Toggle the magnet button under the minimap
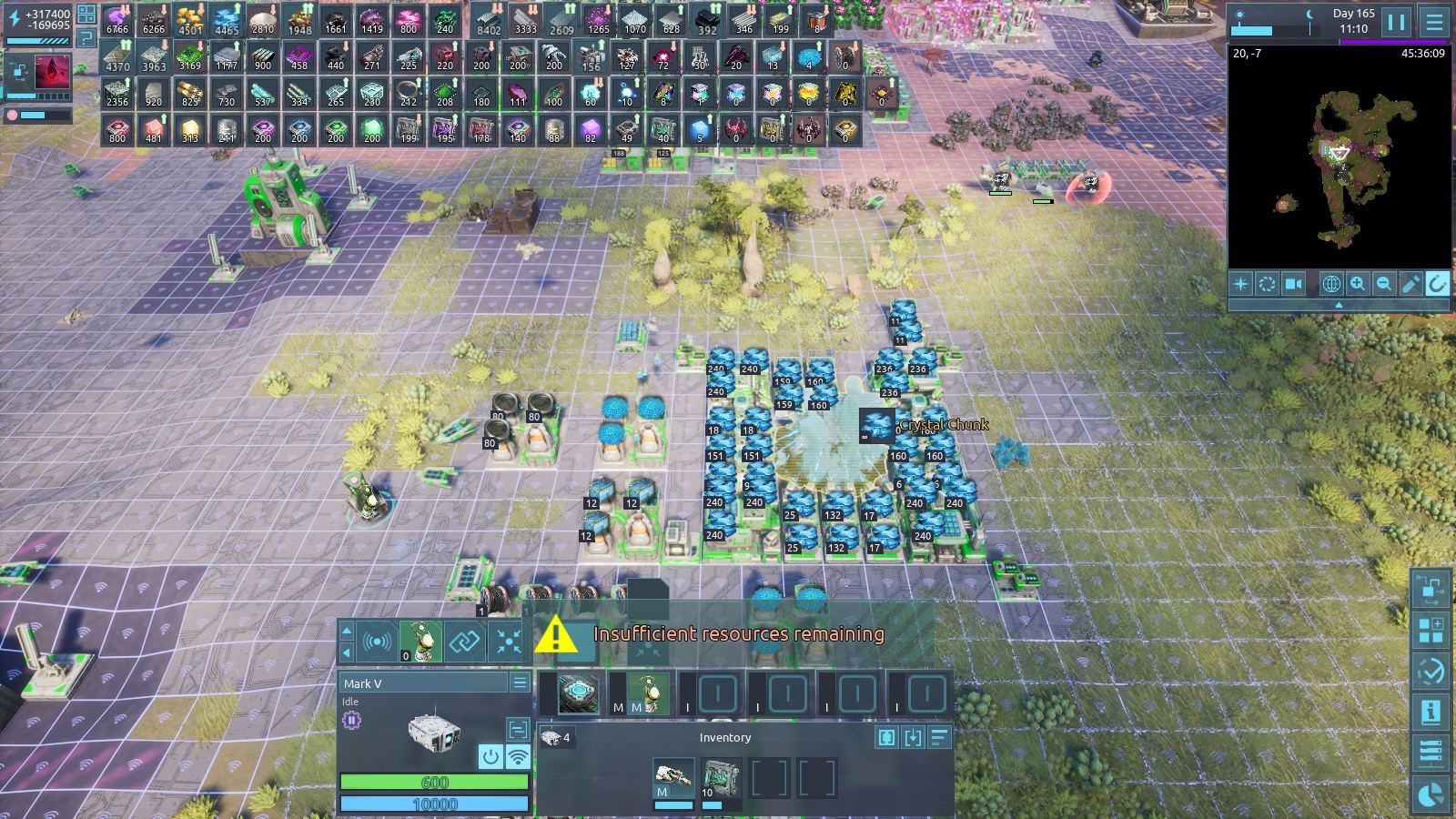This screenshot has height=819, width=1456. (x=1437, y=284)
